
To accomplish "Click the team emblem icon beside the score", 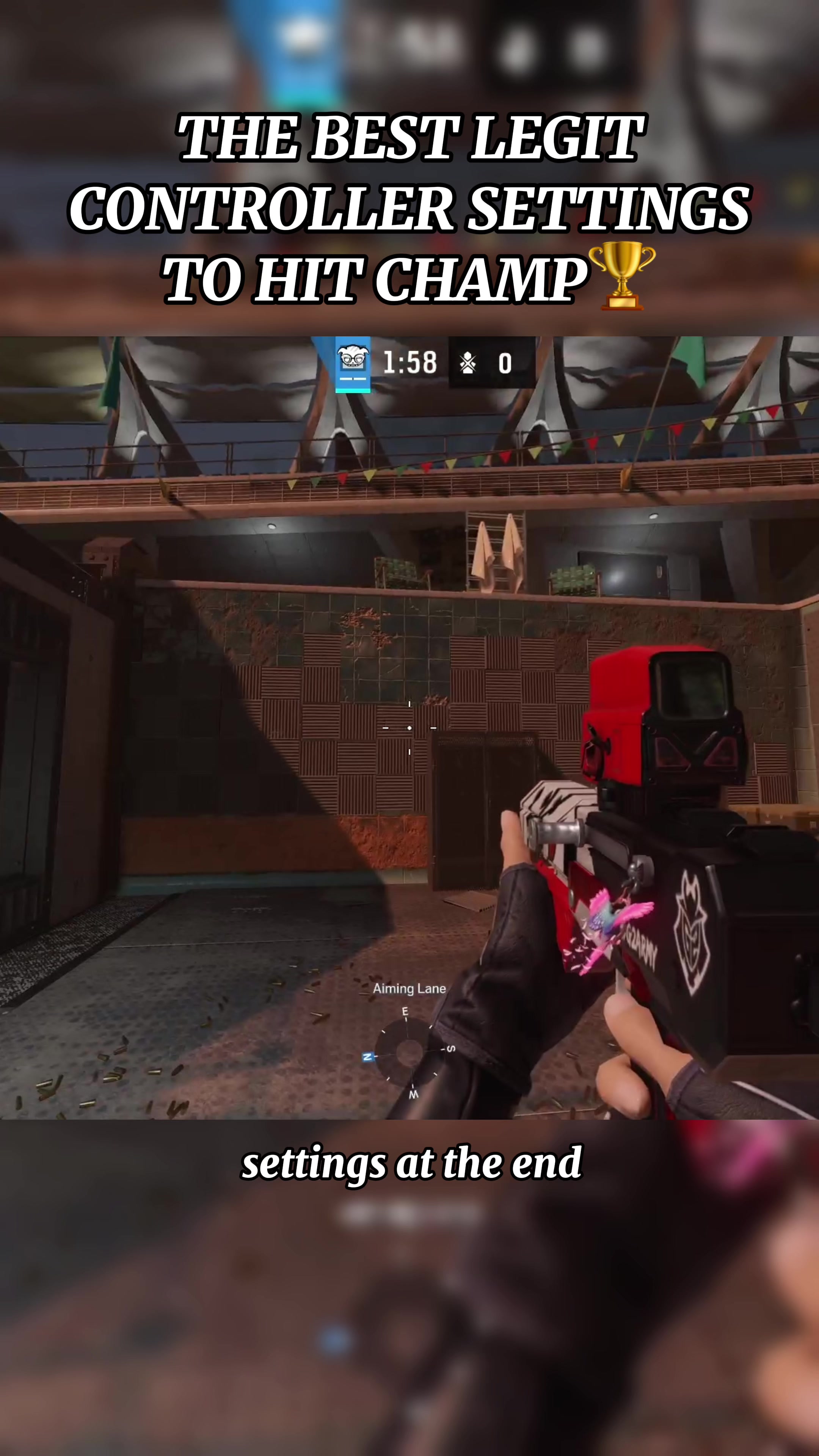I will click(468, 363).
